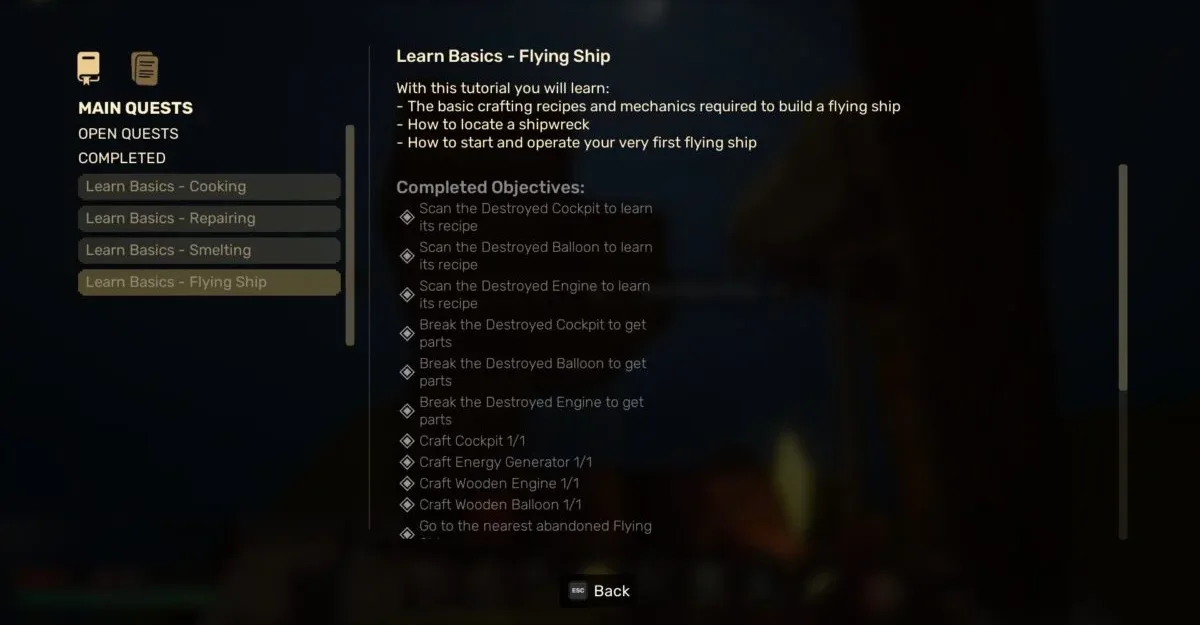Image resolution: width=1200 pixels, height=625 pixels.
Task: Collapse the Completed quests section
Action: pos(122,158)
